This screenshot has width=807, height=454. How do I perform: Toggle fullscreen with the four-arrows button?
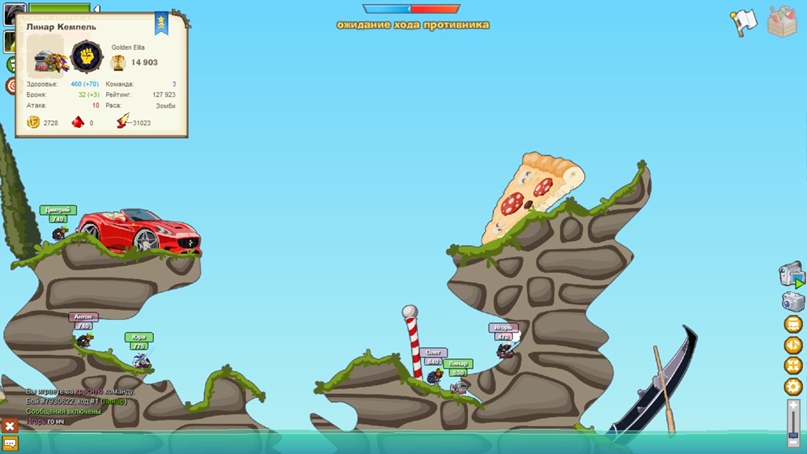click(794, 366)
